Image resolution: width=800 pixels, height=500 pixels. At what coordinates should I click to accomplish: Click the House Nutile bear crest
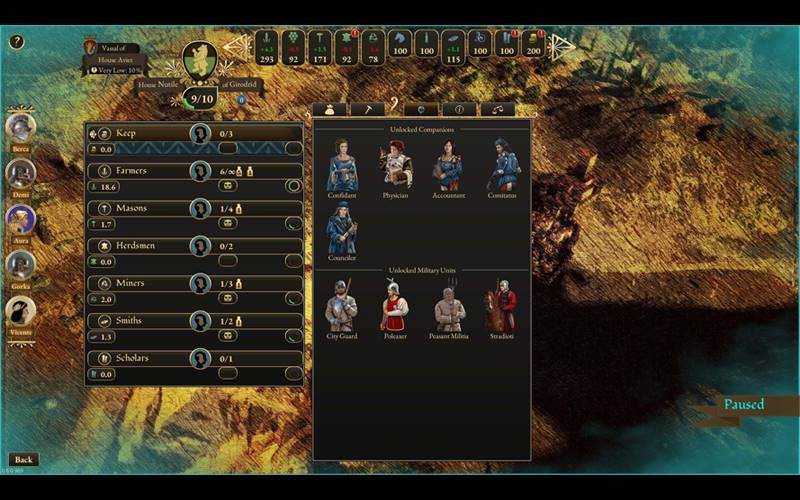tap(200, 60)
